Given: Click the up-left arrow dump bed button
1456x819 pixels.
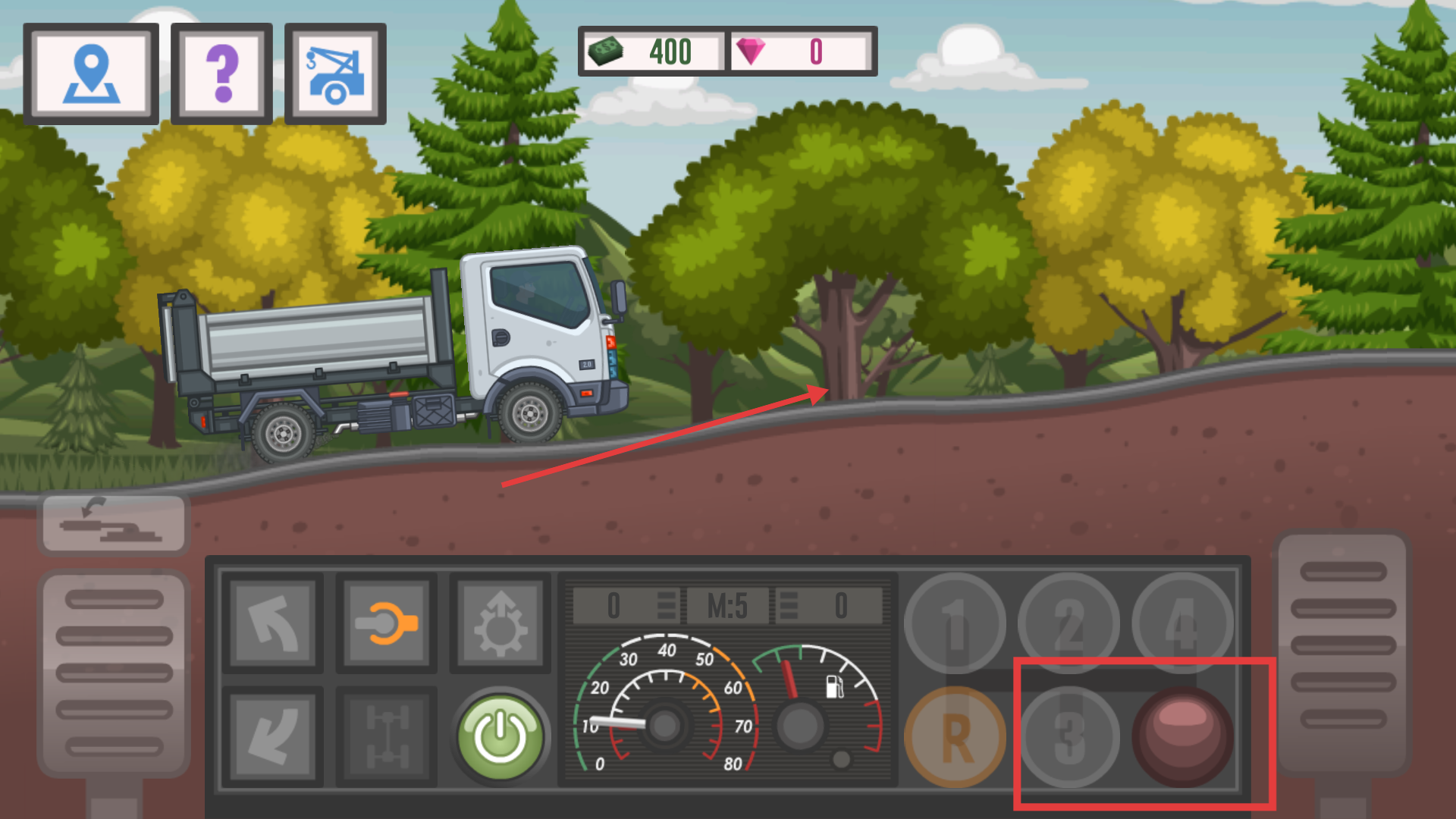Looking at the screenshot, I should (x=273, y=623).
